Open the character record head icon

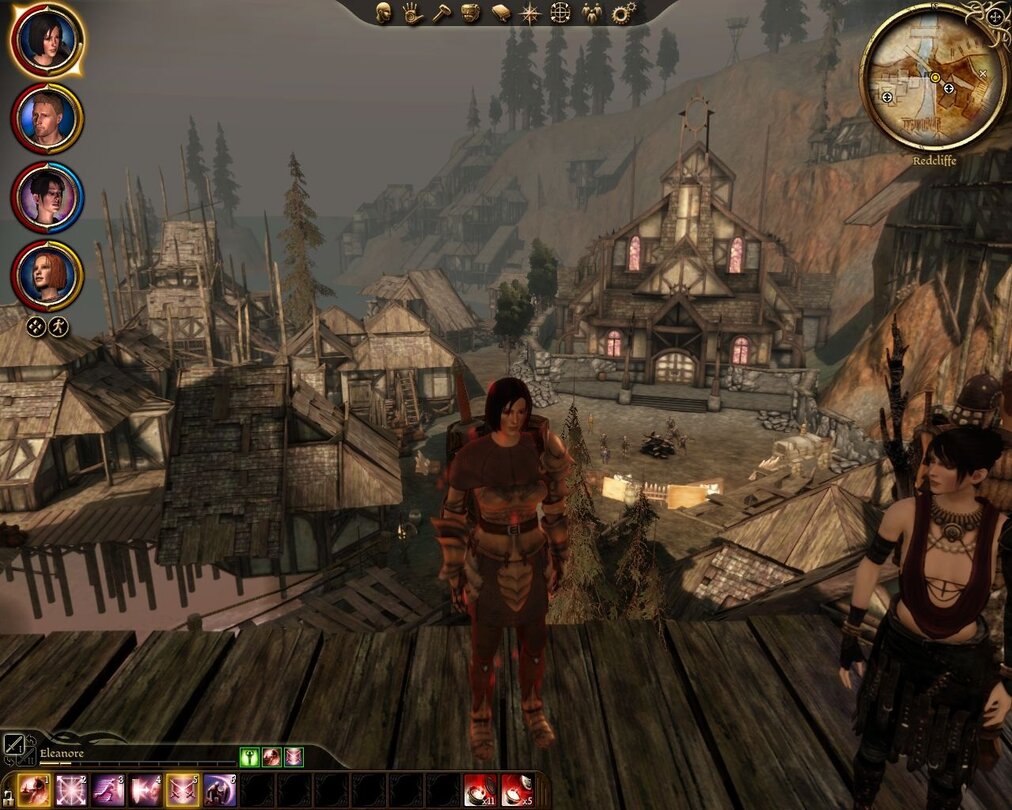tap(383, 13)
